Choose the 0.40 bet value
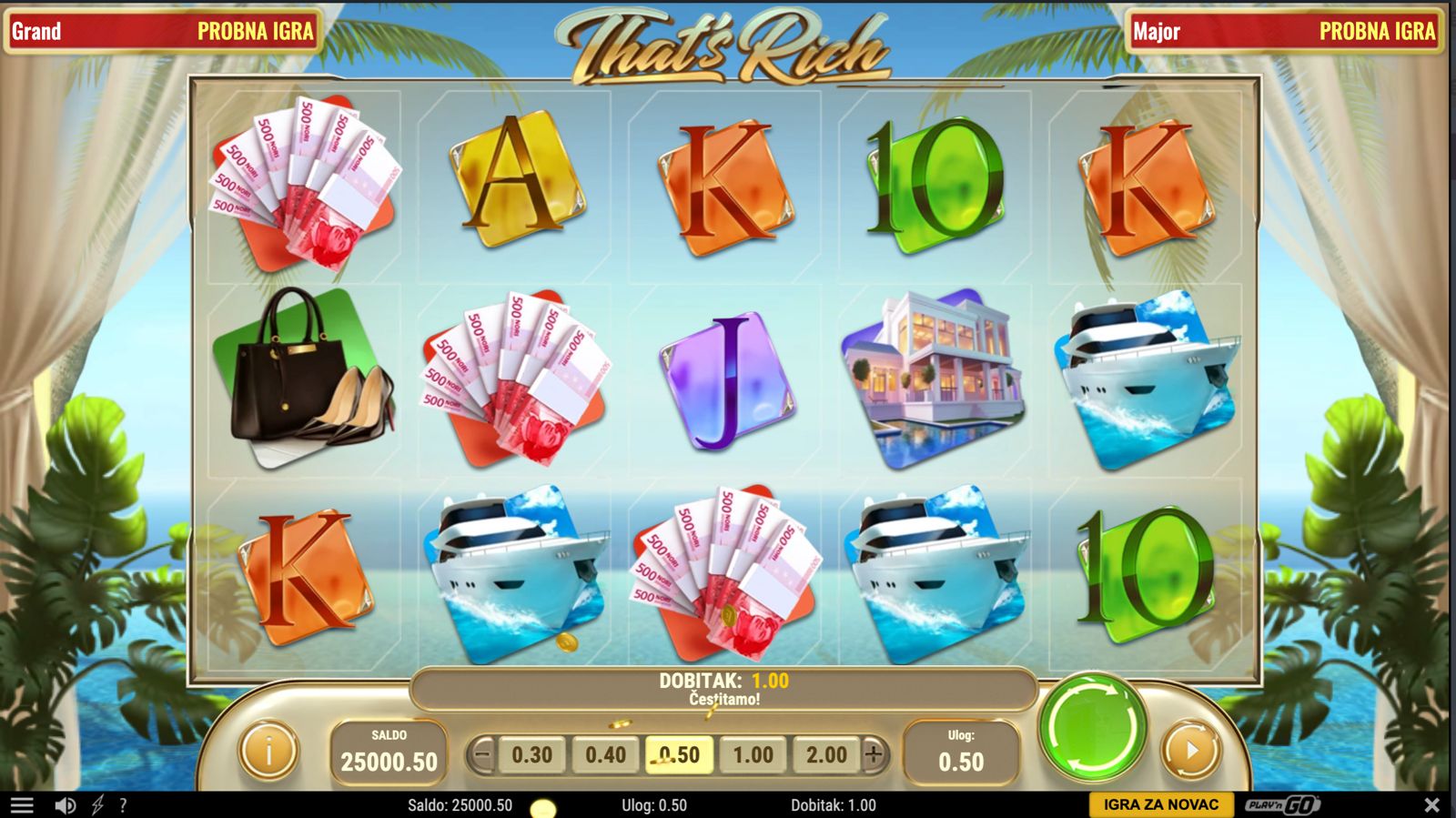 click(605, 755)
